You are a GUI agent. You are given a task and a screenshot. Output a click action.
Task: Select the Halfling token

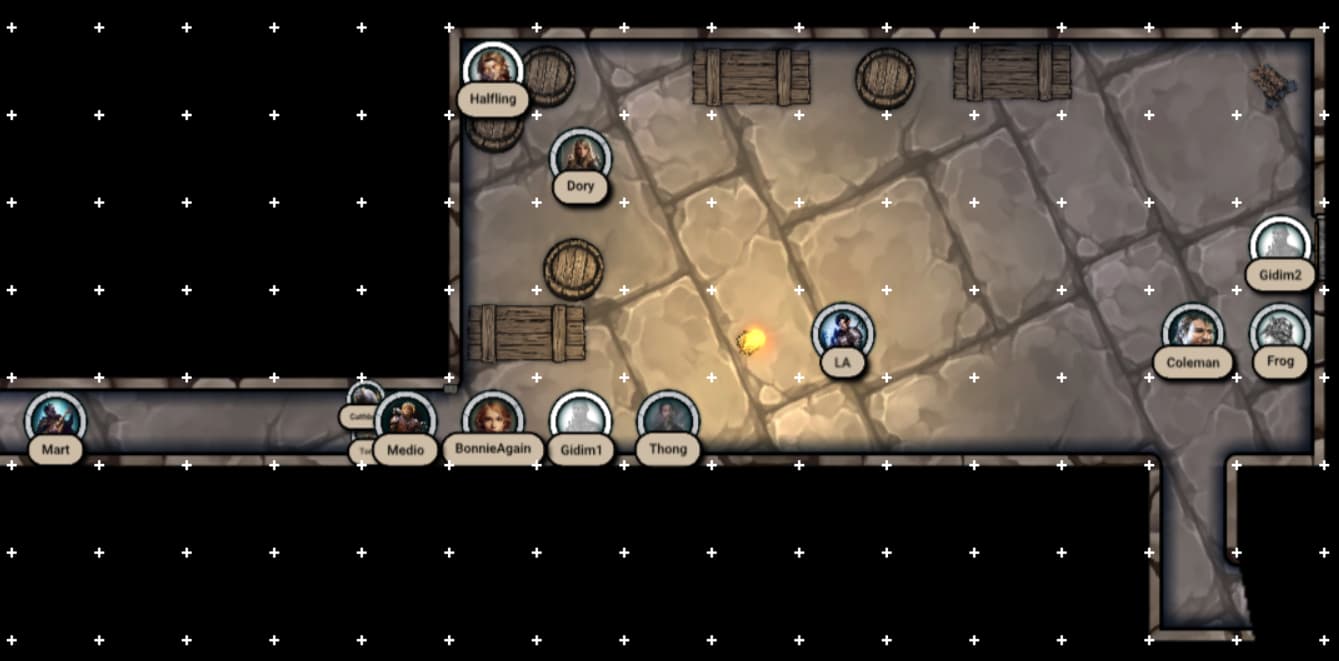coord(493,69)
